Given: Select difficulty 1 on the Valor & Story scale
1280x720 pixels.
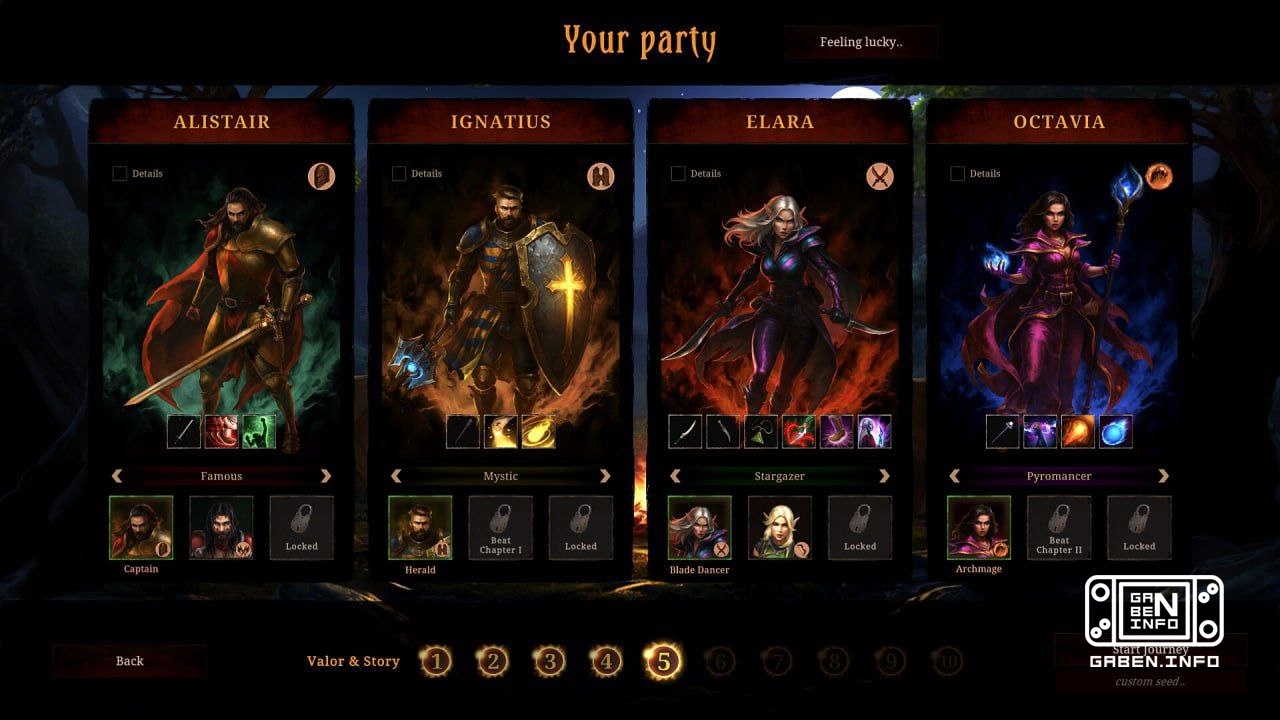Looking at the screenshot, I should [x=436, y=661].
